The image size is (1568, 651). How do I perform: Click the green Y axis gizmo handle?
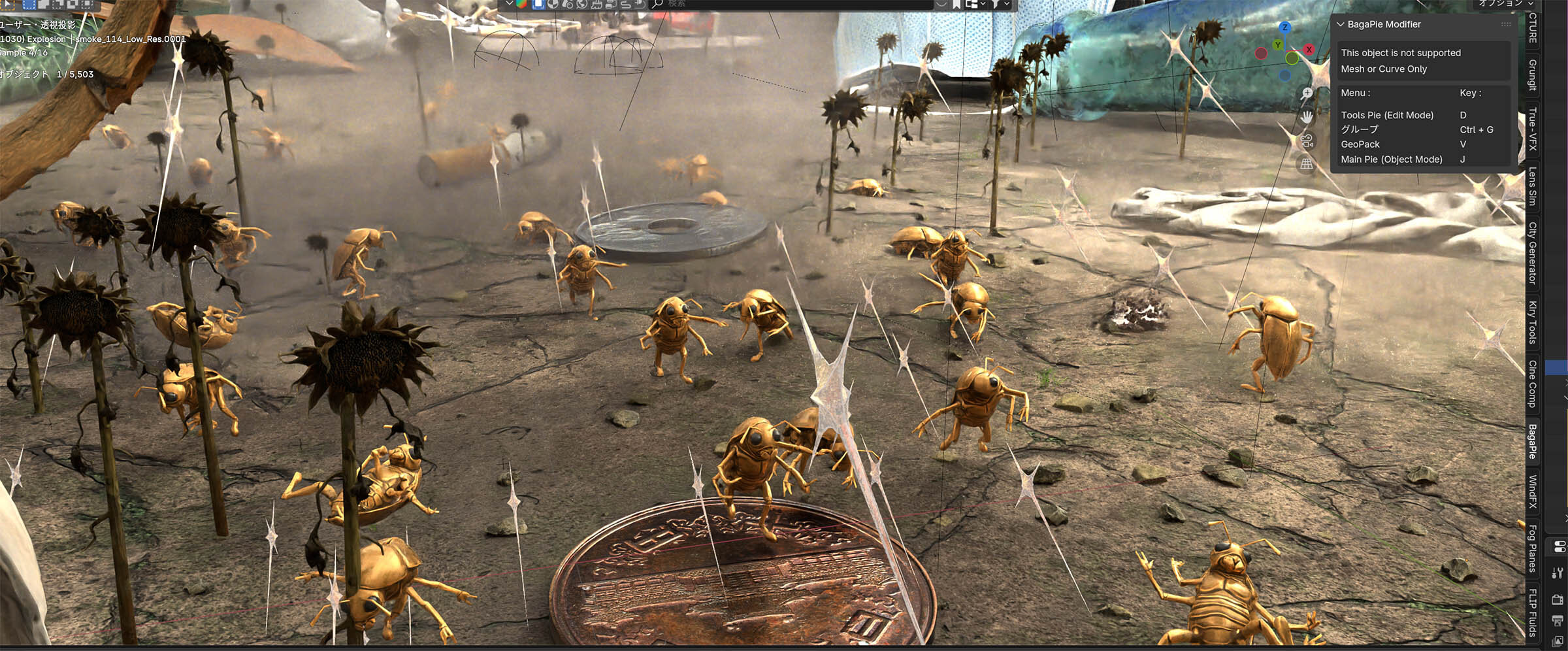(x=1278, y=45)
